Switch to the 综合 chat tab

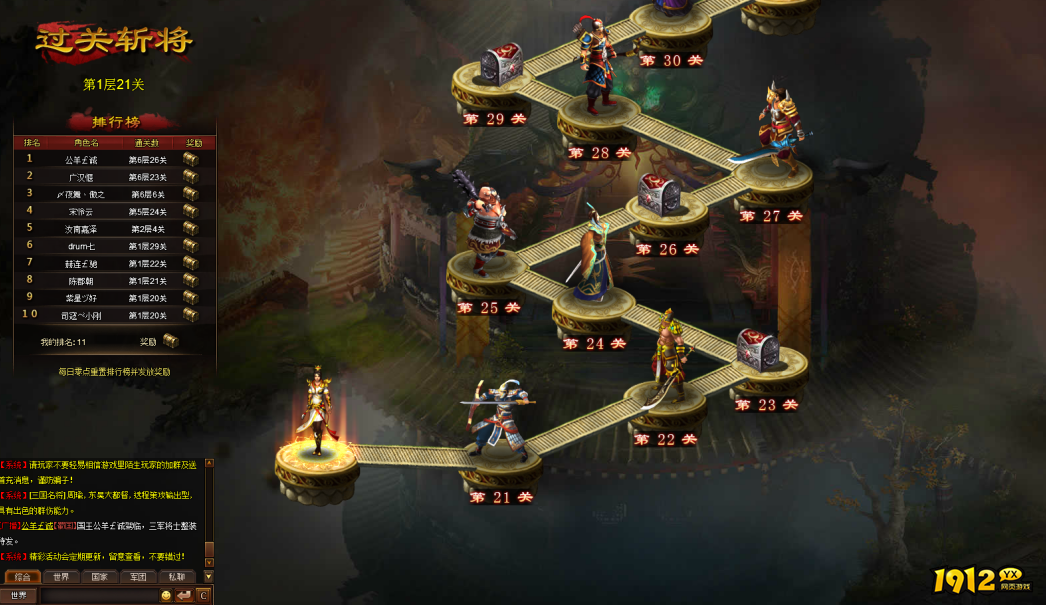[22, 577]
